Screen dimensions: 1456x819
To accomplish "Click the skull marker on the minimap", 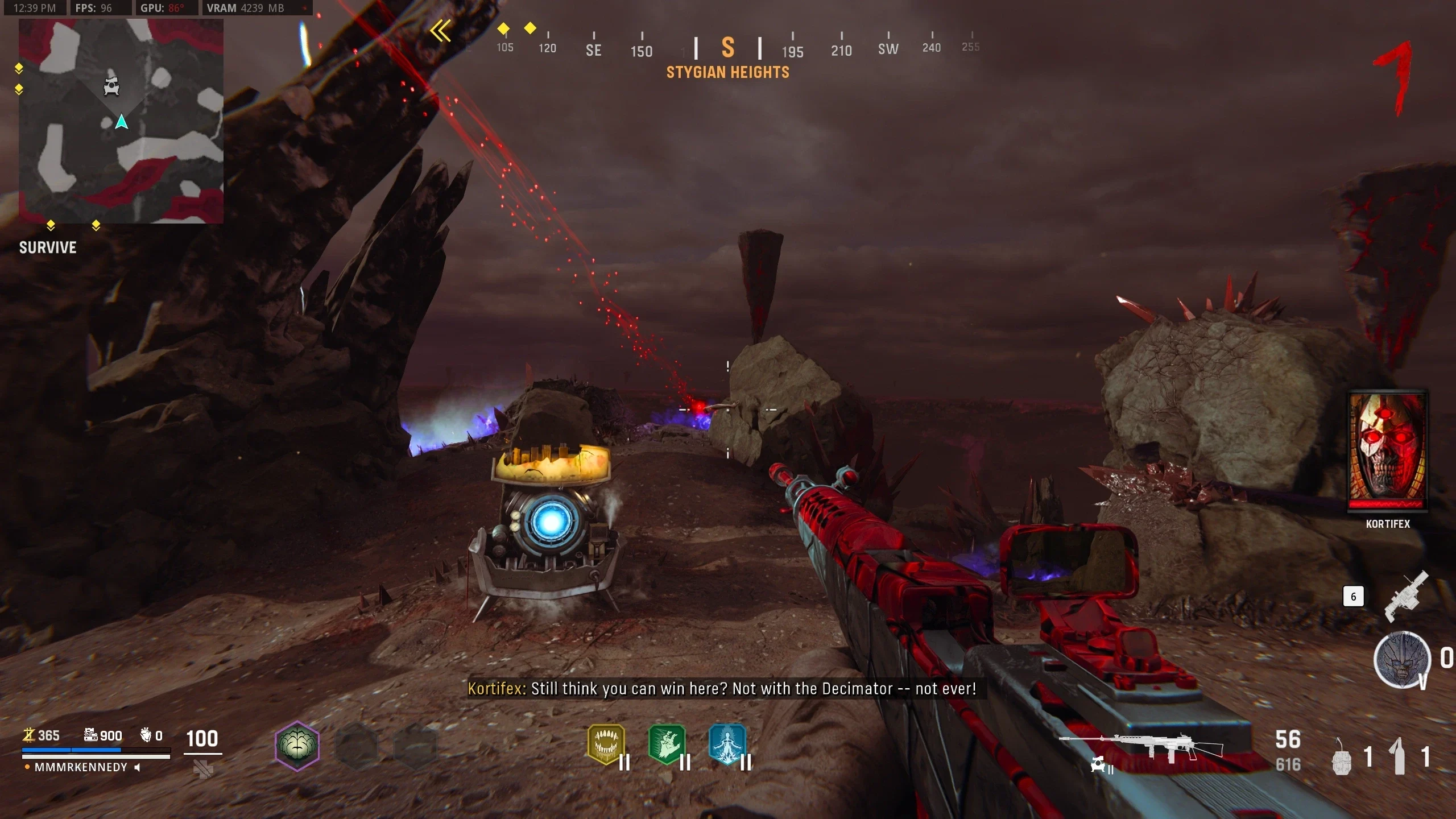I will [x=111, y=86].
